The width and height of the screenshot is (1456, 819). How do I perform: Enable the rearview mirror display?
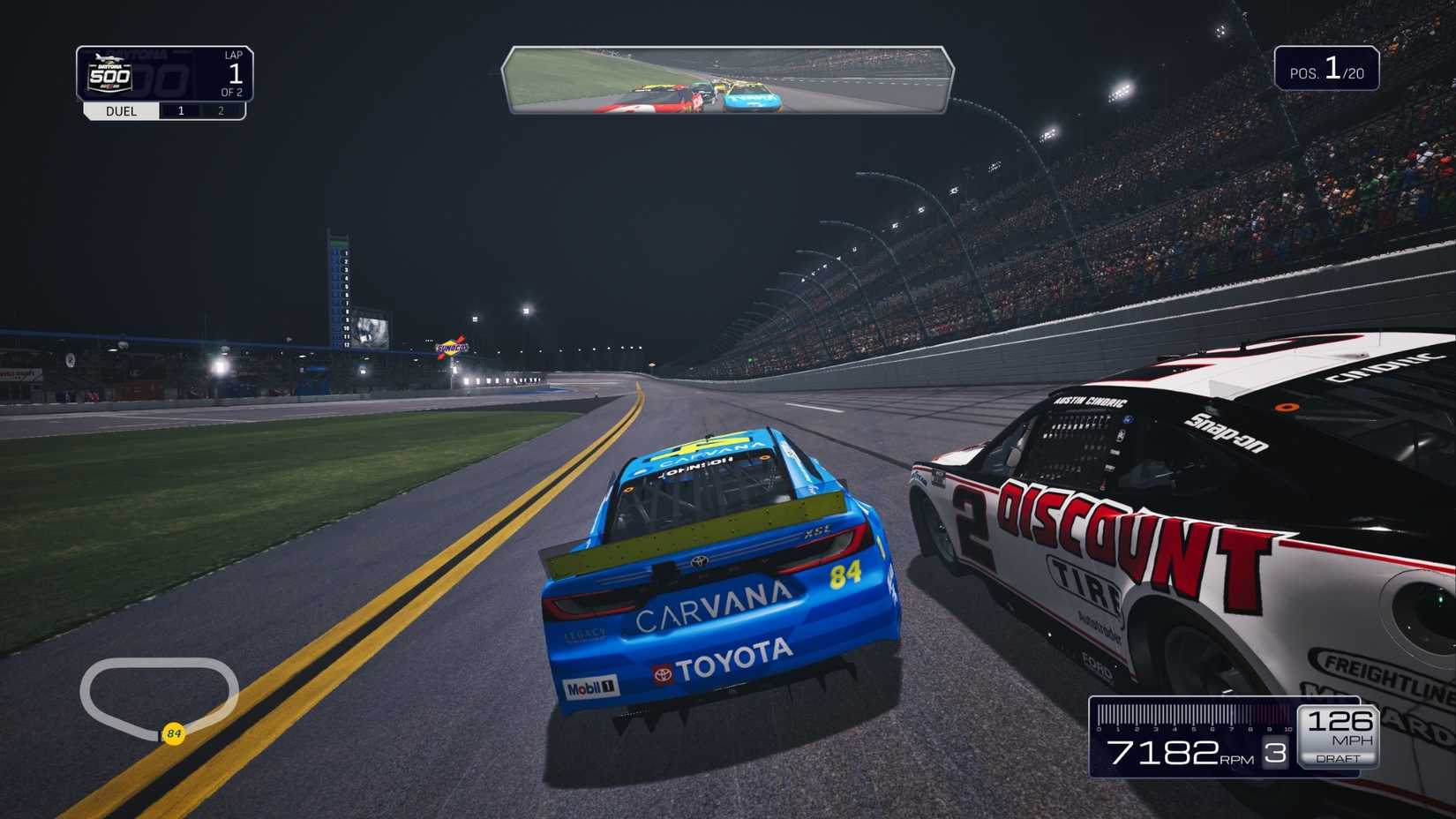click(730, 79)
